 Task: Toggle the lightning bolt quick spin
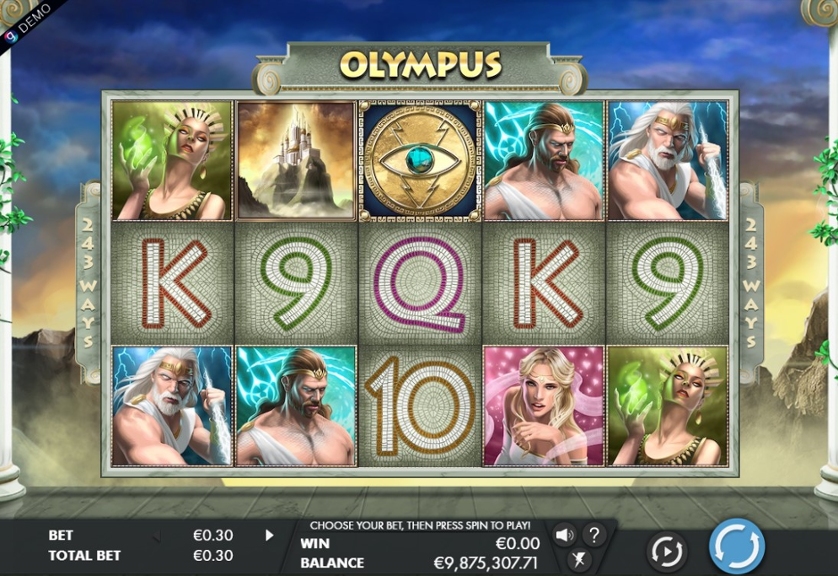pyautogui.click(x=578, y=561)
